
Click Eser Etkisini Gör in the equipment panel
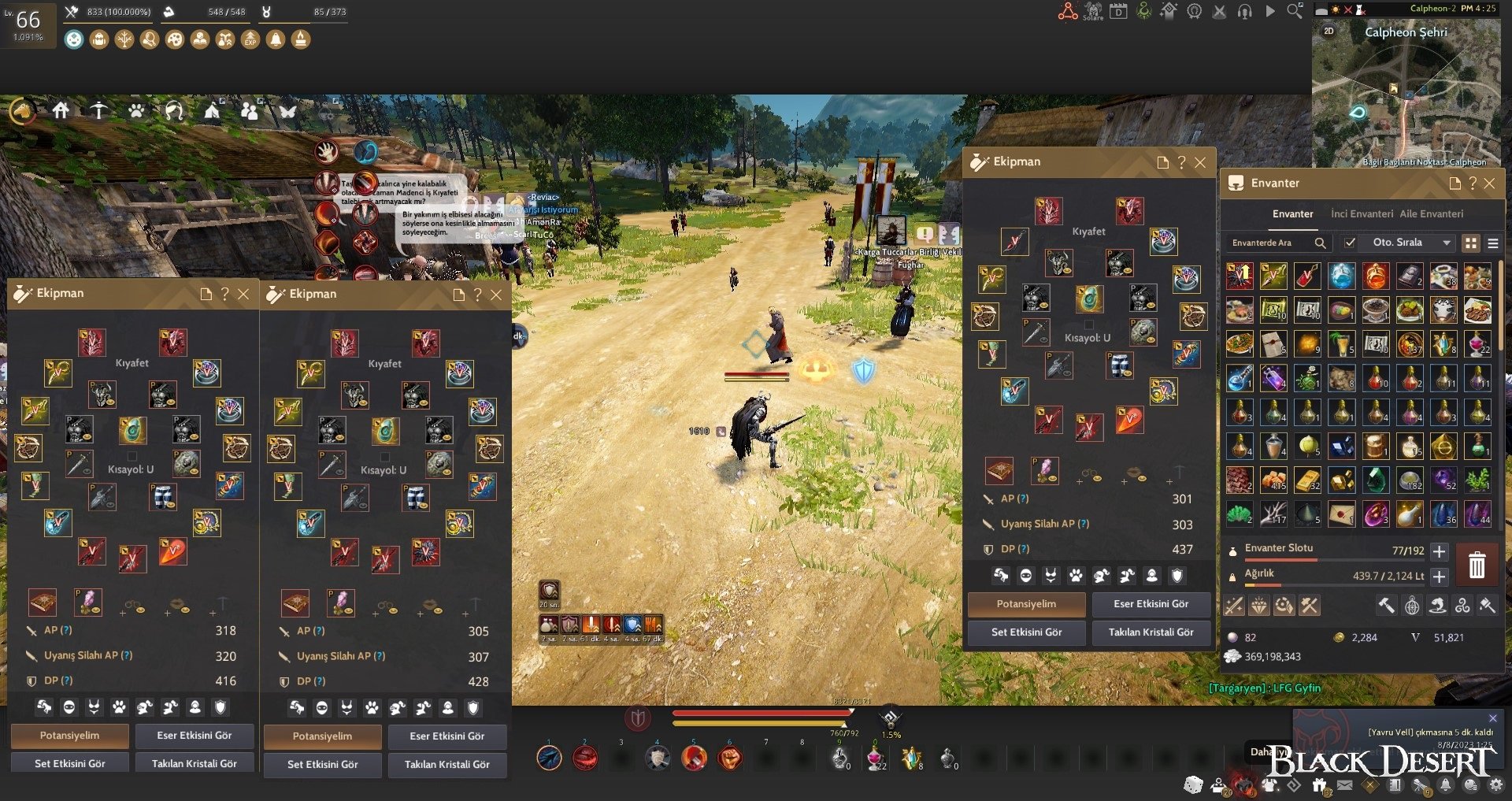click(x=1151, y=605)
